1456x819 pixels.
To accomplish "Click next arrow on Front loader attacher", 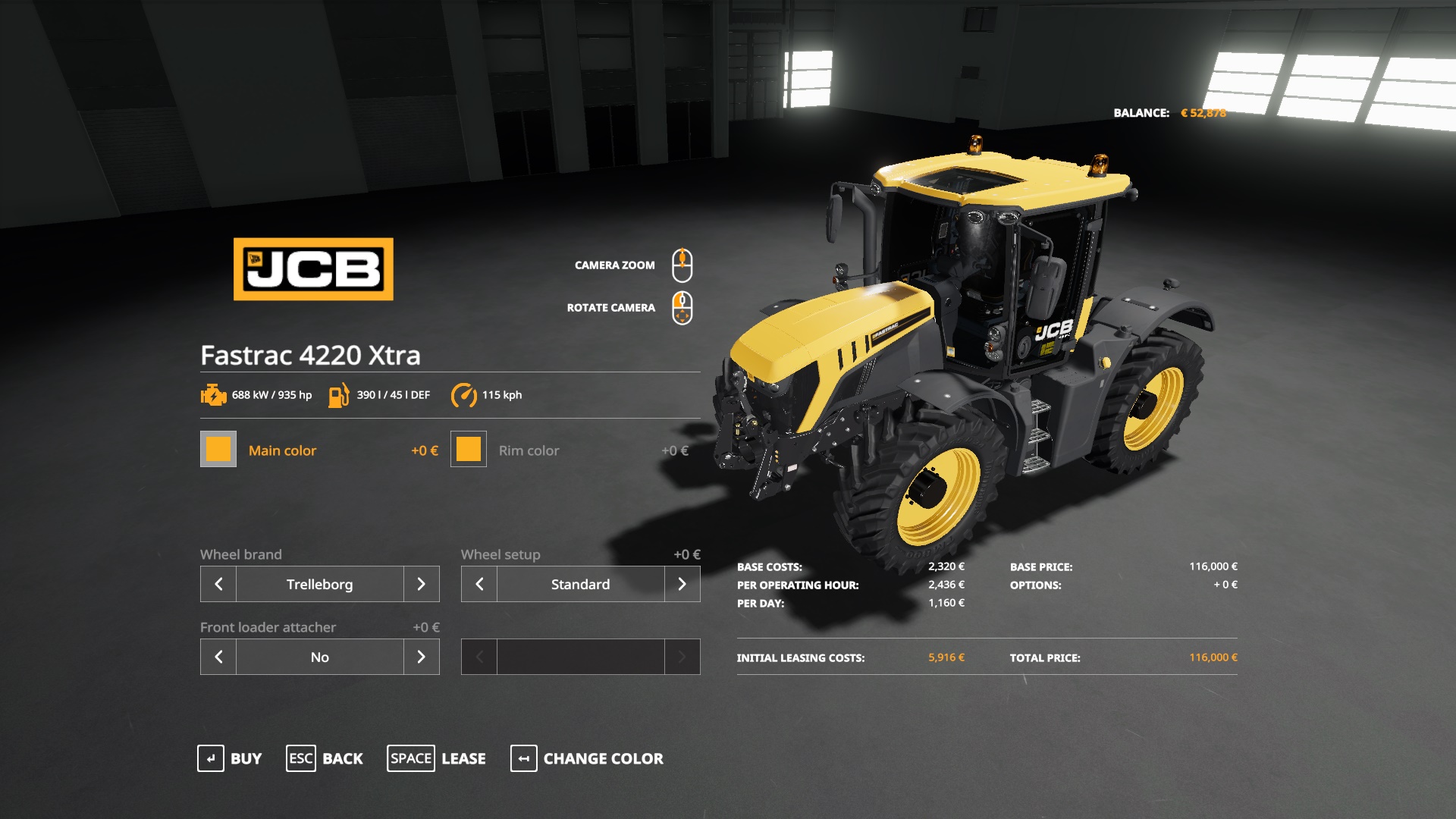I will click(x=422, y=657).
